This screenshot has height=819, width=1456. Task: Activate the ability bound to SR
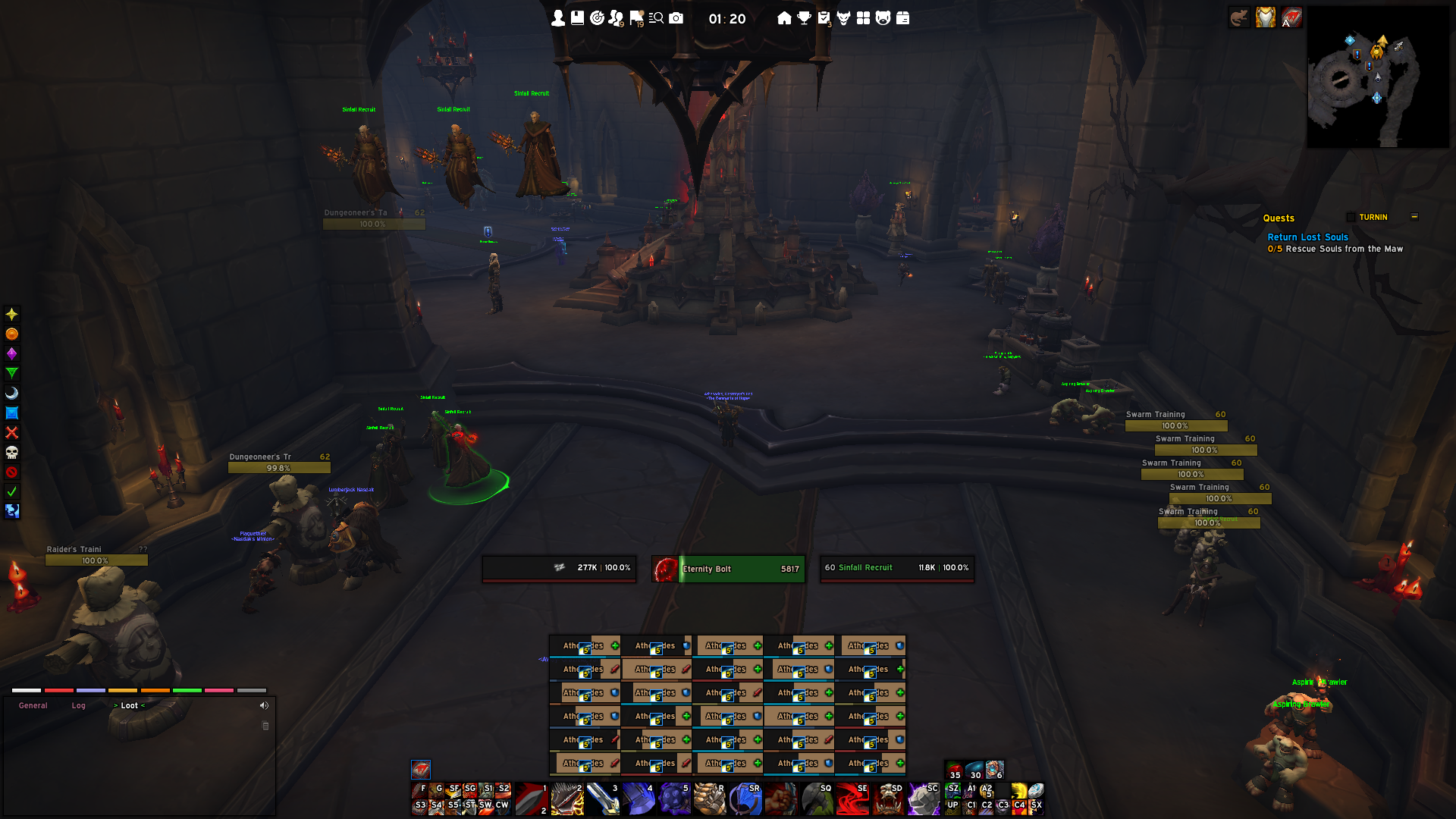click(x=746, y=799)
